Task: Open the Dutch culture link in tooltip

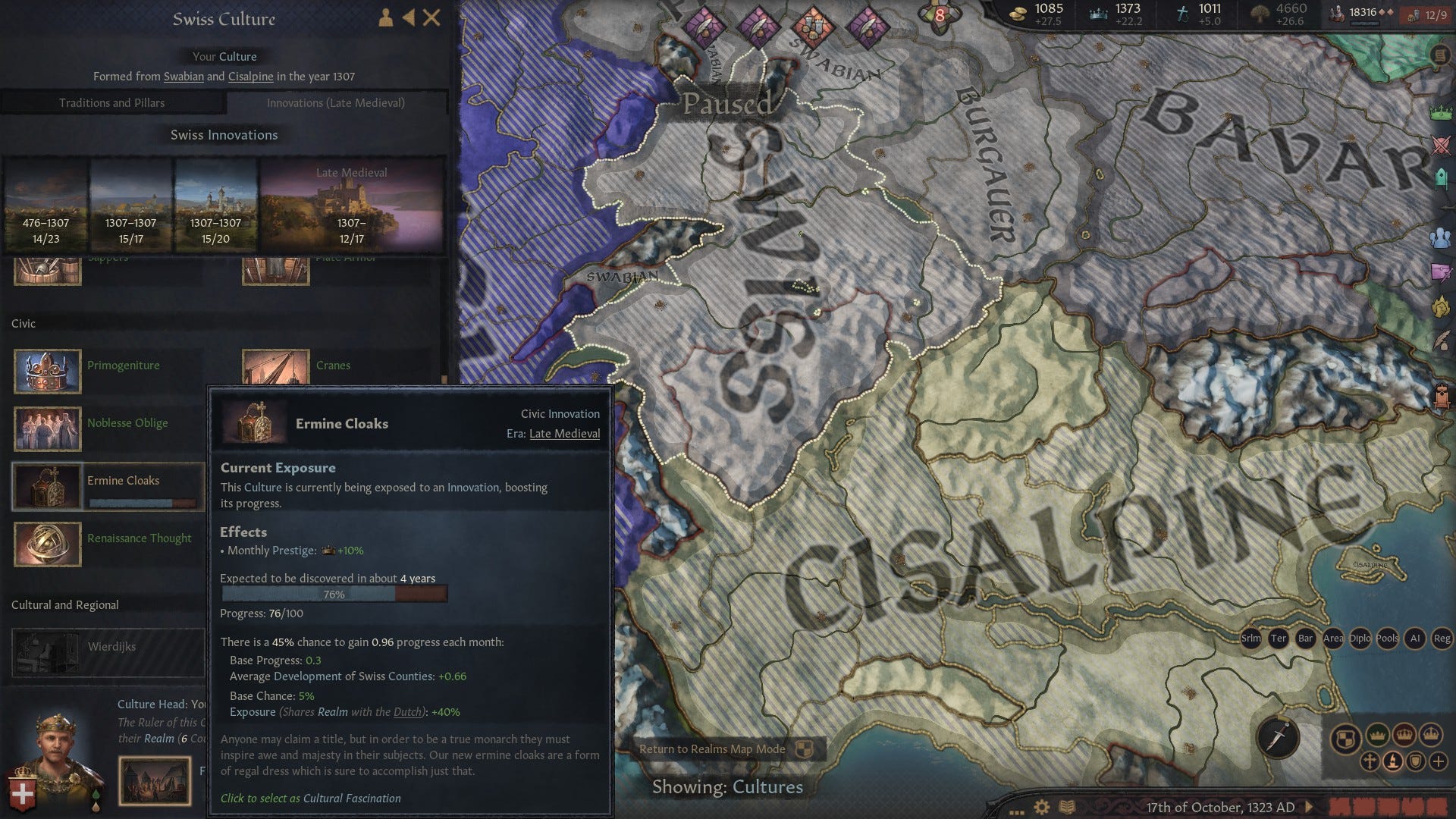Action: (406, 712)
